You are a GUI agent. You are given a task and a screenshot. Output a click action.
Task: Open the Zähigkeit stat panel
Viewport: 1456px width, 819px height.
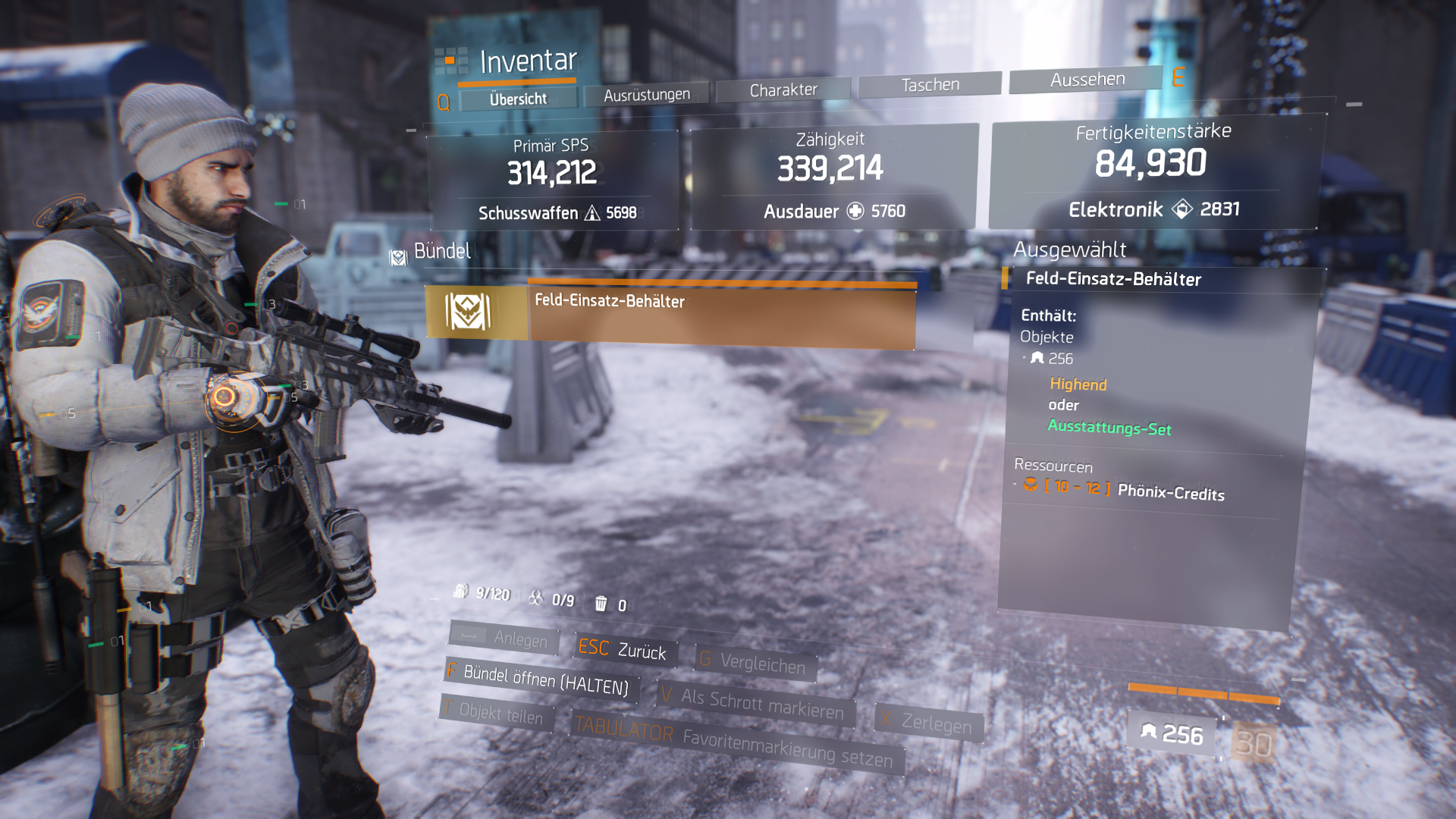[x=832, y=177]
